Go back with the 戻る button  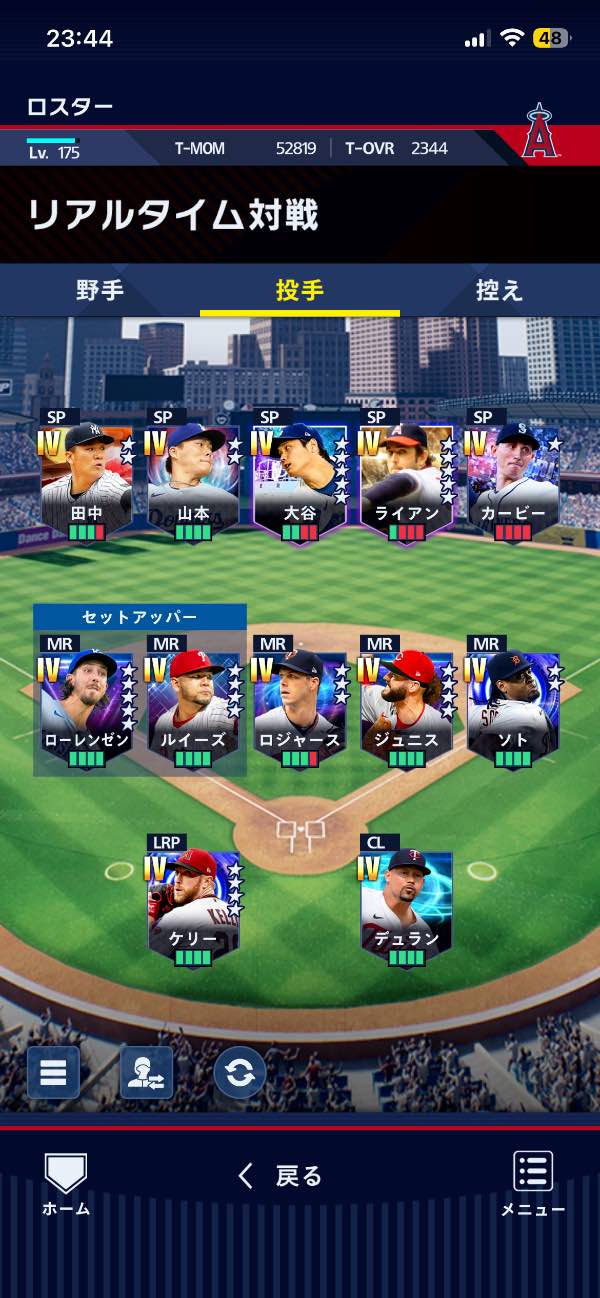tap(282, 1176)
